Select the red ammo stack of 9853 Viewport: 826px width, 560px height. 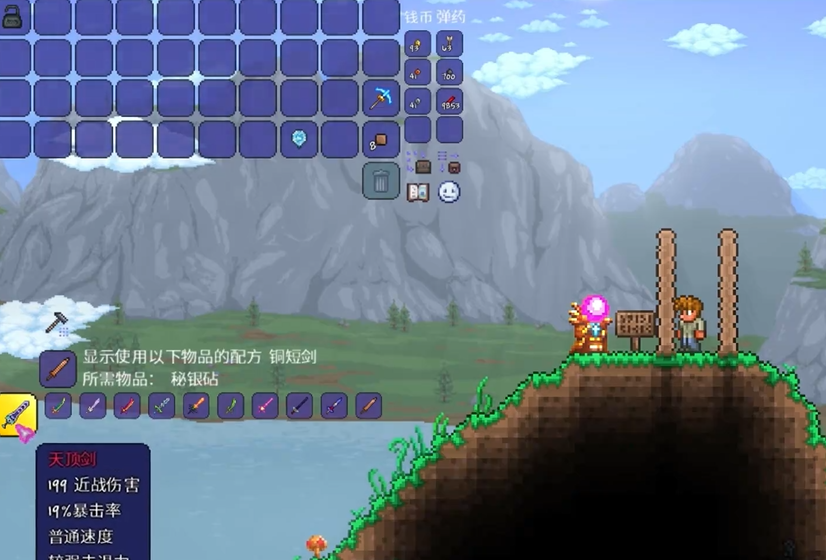pos(449,102)
